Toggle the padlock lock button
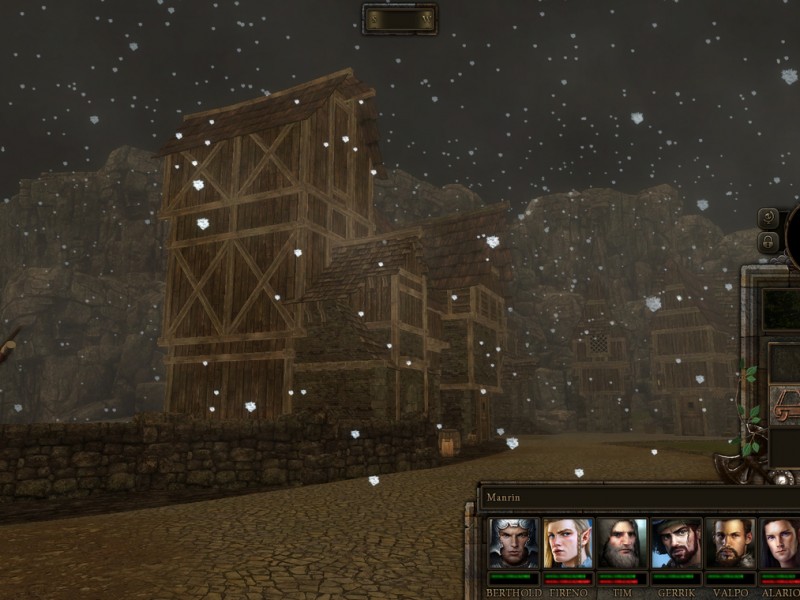This screenshot has width=800, height=600. pyautogui.click(x=769, y=241)
